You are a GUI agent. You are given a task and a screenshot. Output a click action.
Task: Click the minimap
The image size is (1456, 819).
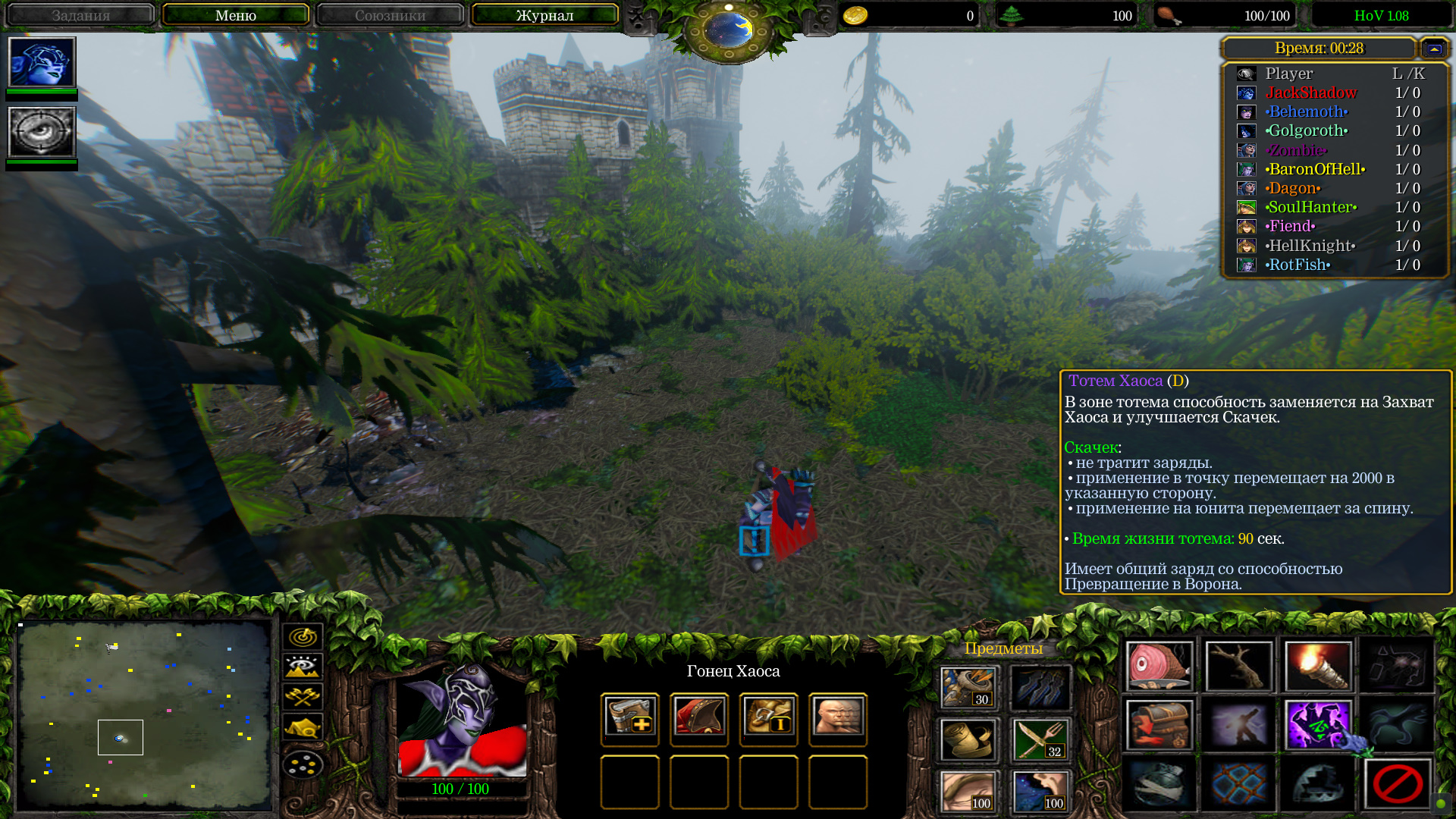tap(144, 715)
